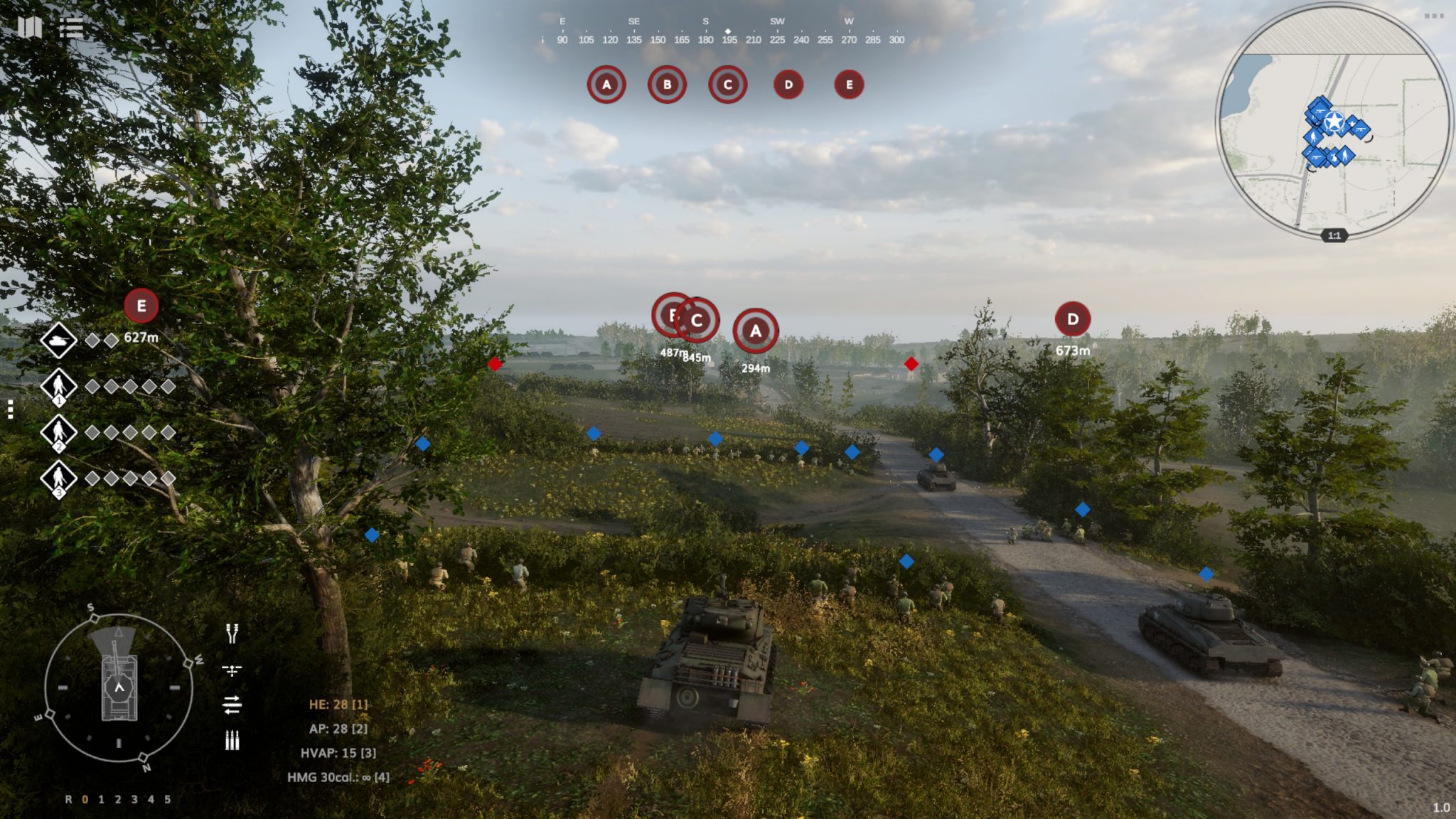
Task: Switch to the HMG 30cal. weapon
Action: click(x=338, y=777)
